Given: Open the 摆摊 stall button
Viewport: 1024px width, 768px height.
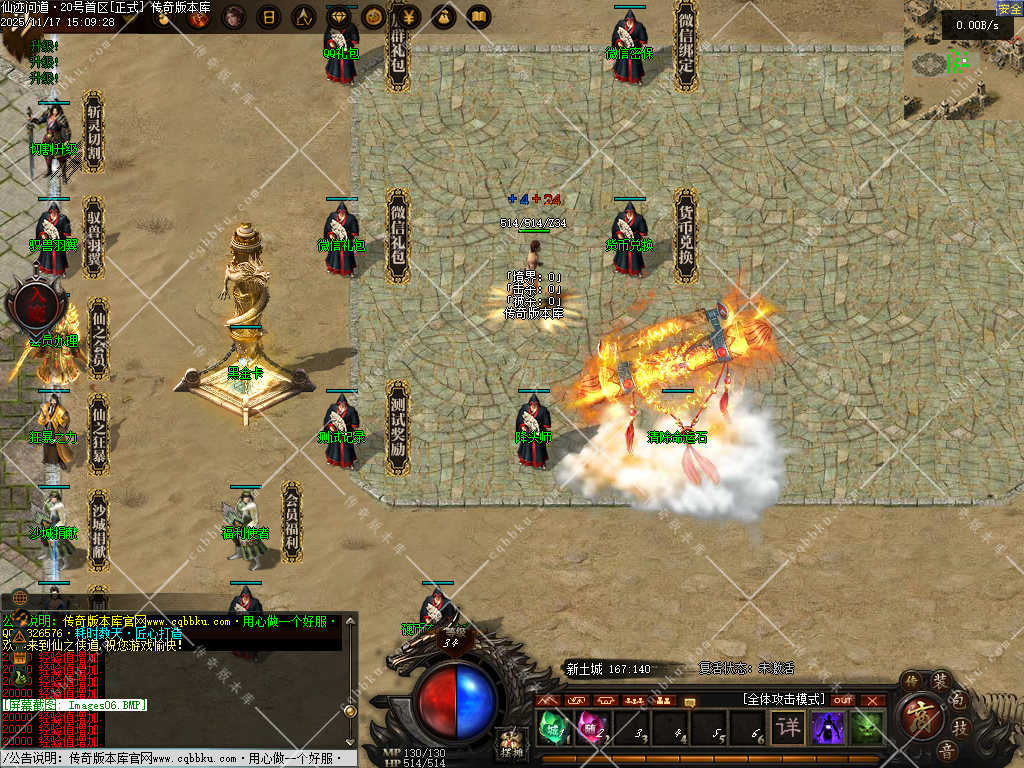Looking at the screenshot, I should click(511, 745).
